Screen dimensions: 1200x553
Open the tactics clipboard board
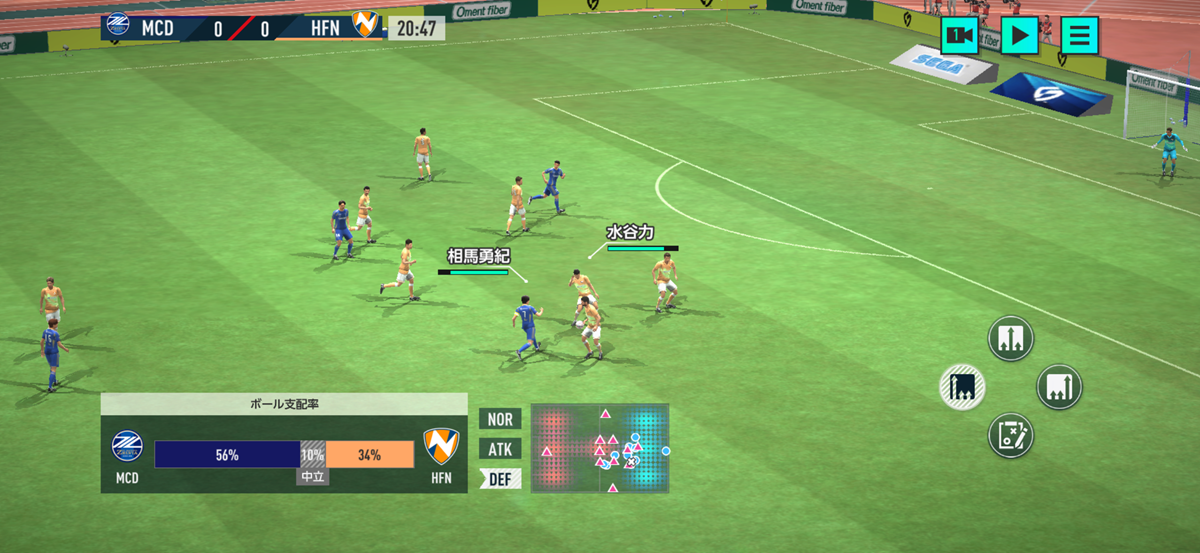click(x=1010, y=436)
